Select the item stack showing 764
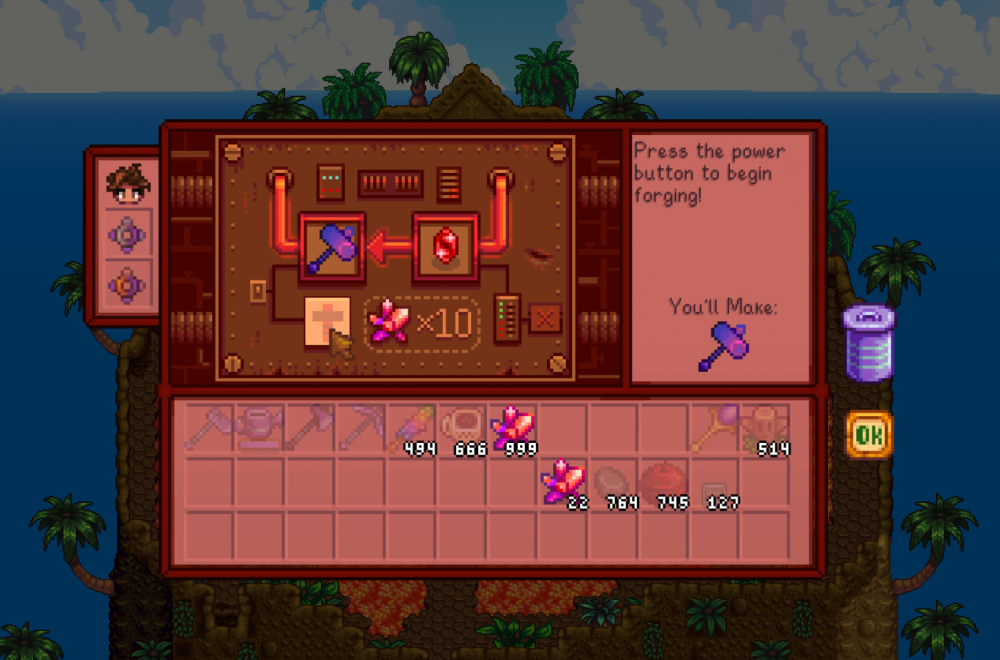This screenshot has width=1000, height=660. [612, 480]
